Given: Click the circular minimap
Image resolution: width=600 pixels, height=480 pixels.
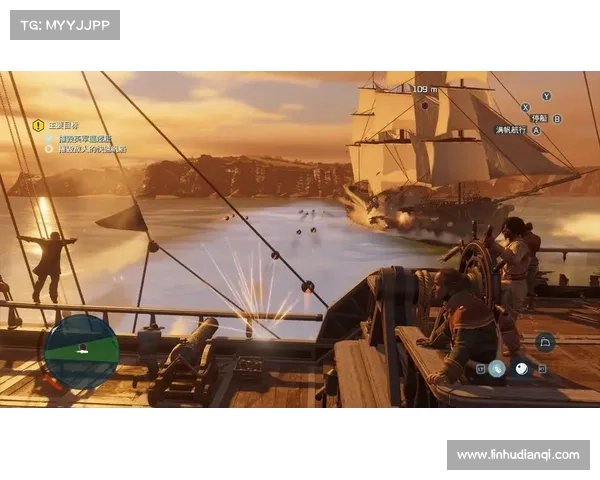Looking at the screenshot, I should pos(82,351).
